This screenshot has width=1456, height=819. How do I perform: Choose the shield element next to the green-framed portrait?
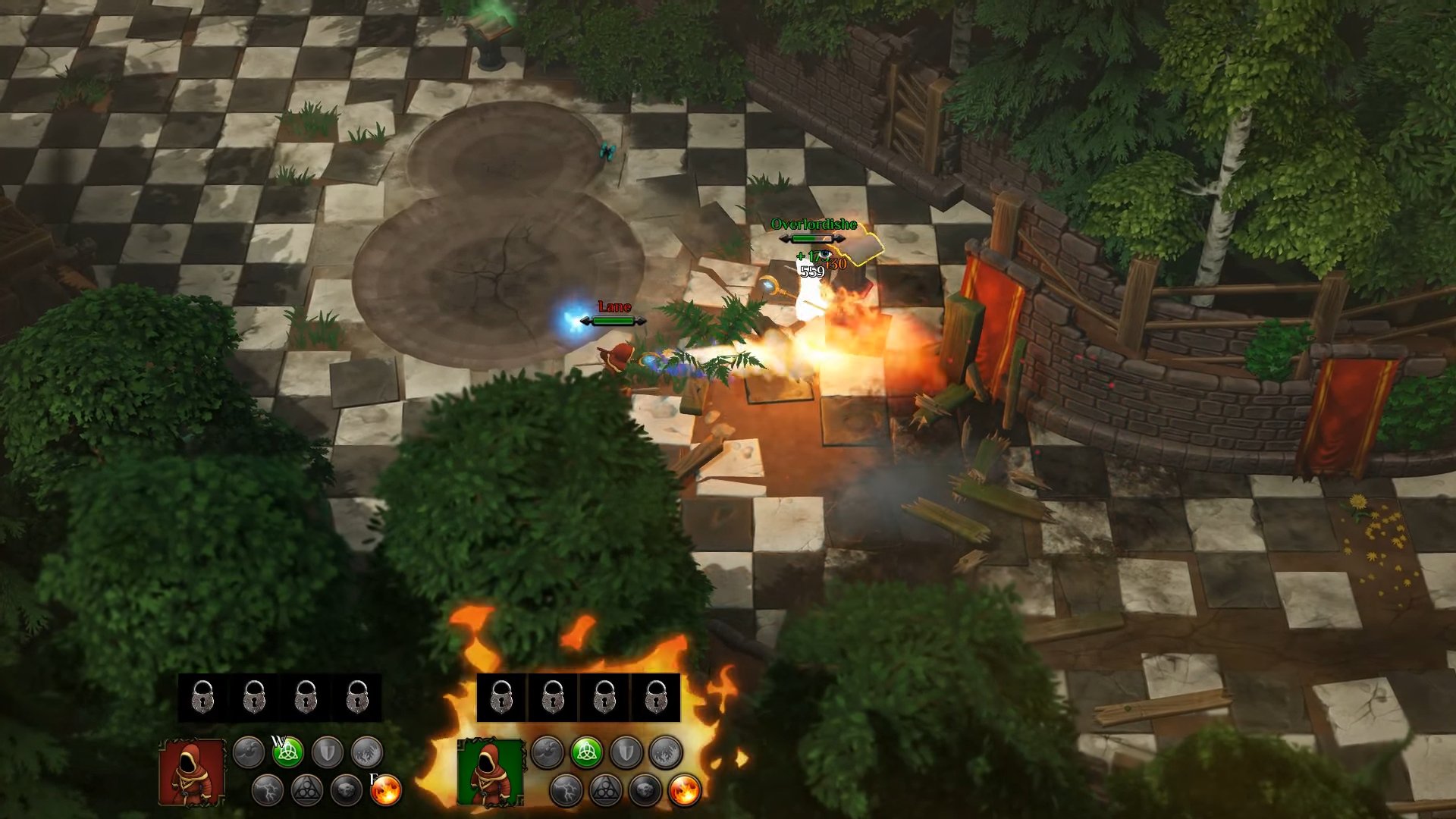[x=626, y=752]
